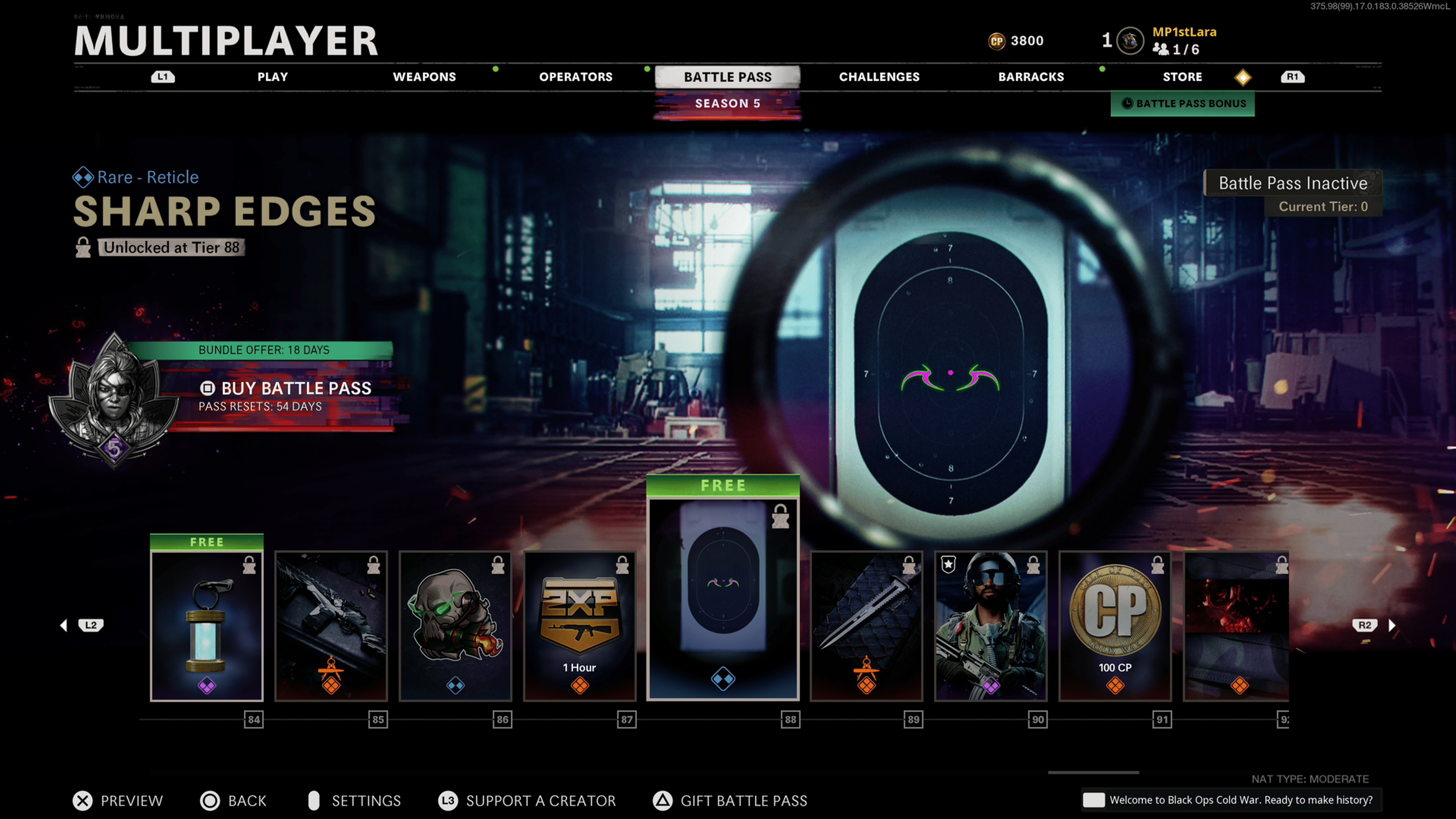
Task: Select the tier 86 skull sticker reward
Action: (x=455, y=626)
